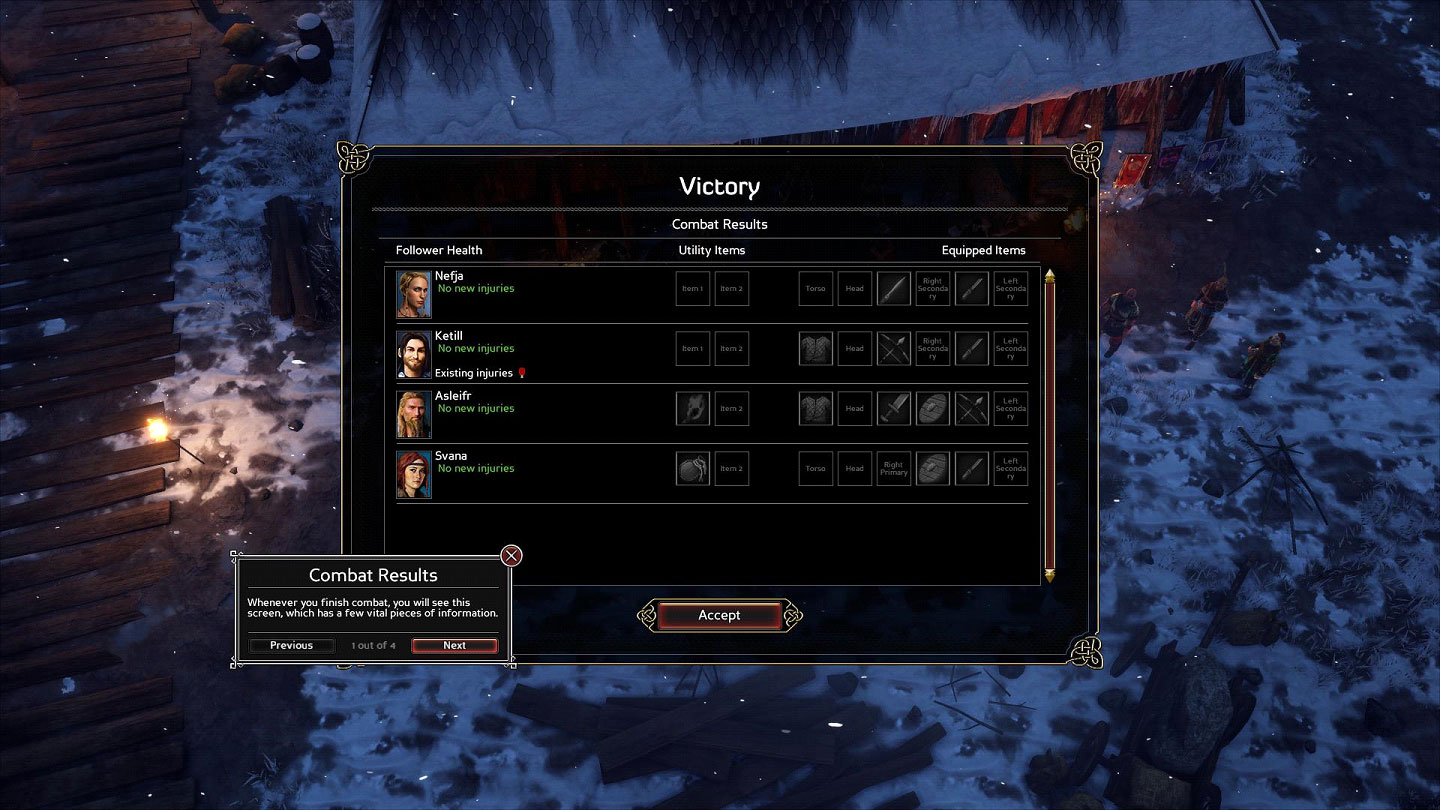
Task: Click Ketill's existing injuries marker
Action: point(522,373)
